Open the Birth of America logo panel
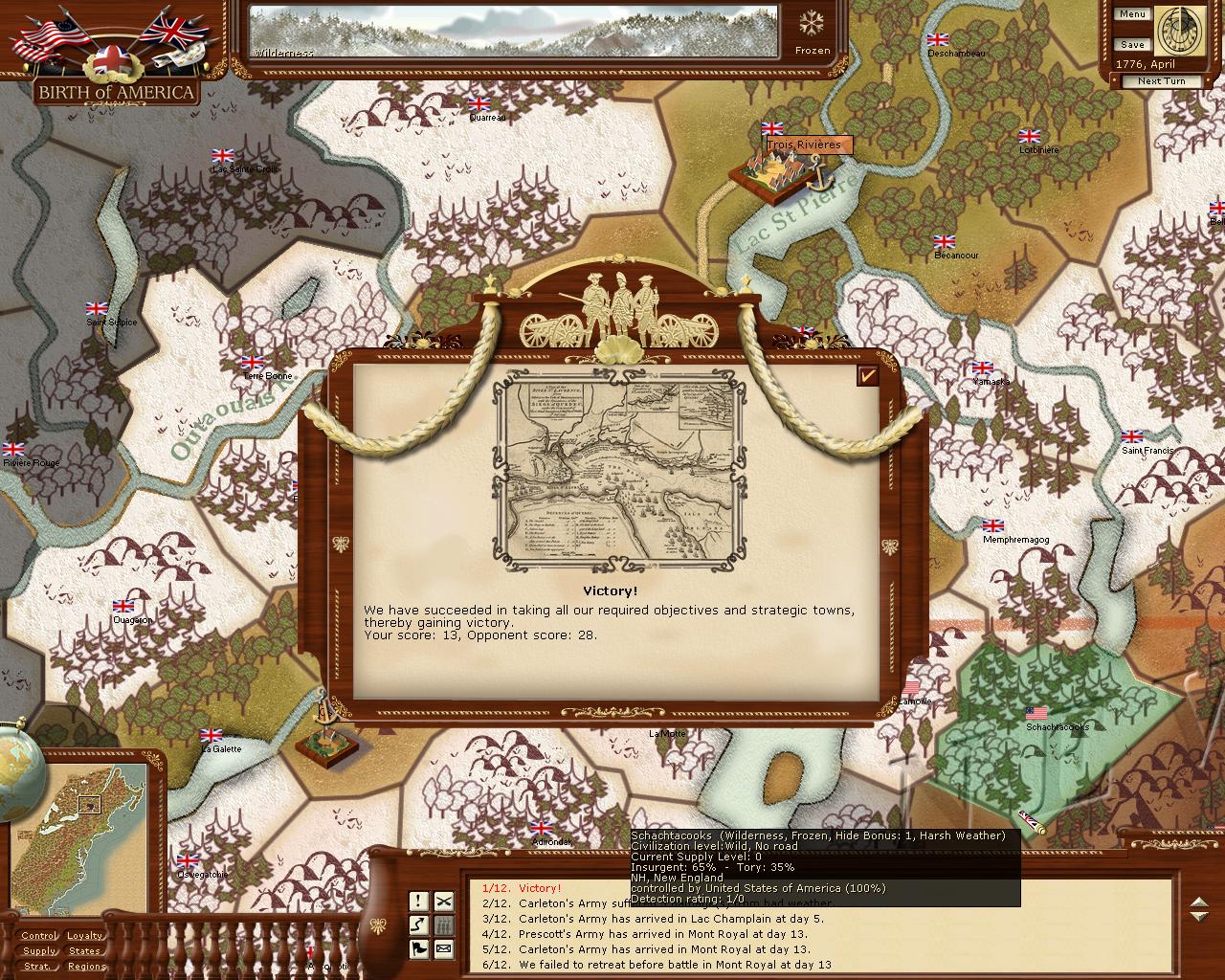The width and height of the screenshot is (1225, 980). pyautogui.click(x=117, y=92)
